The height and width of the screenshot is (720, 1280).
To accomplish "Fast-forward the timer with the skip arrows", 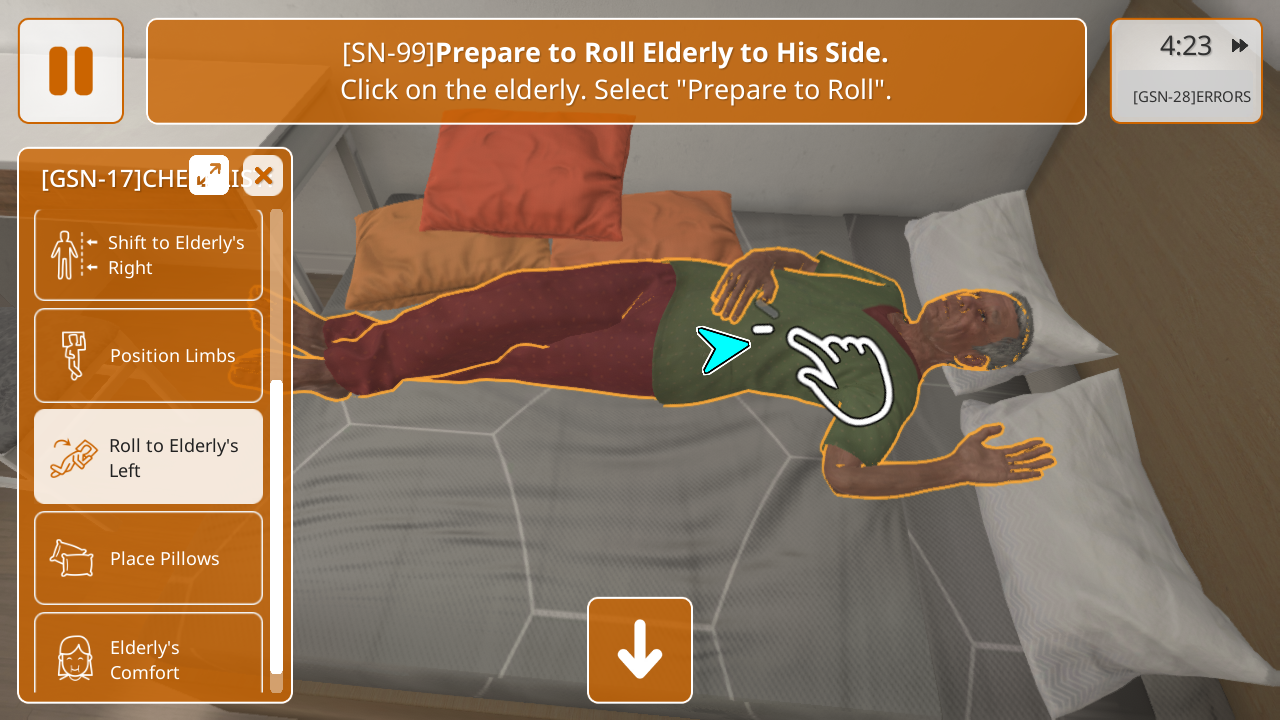I will coord(1240,46).
